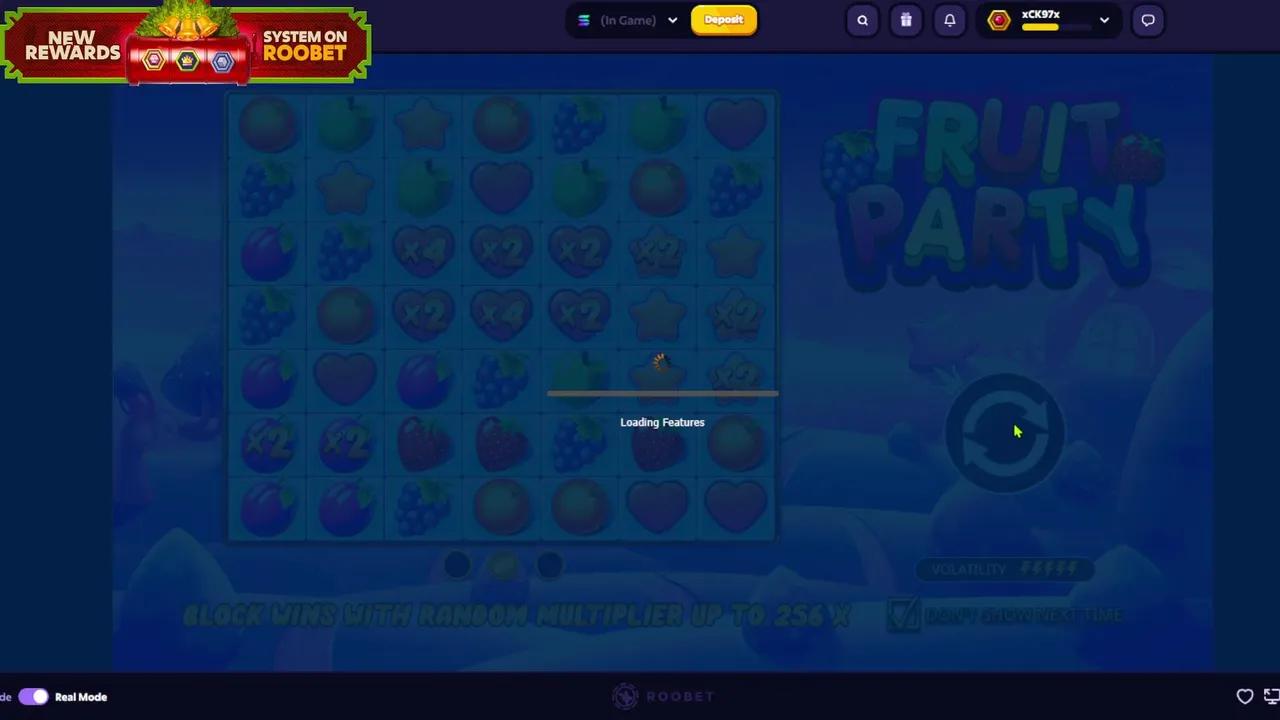This screenshot has height=720, width=1280.
Task: Click the green crypto currency icon
Action: 584,20
